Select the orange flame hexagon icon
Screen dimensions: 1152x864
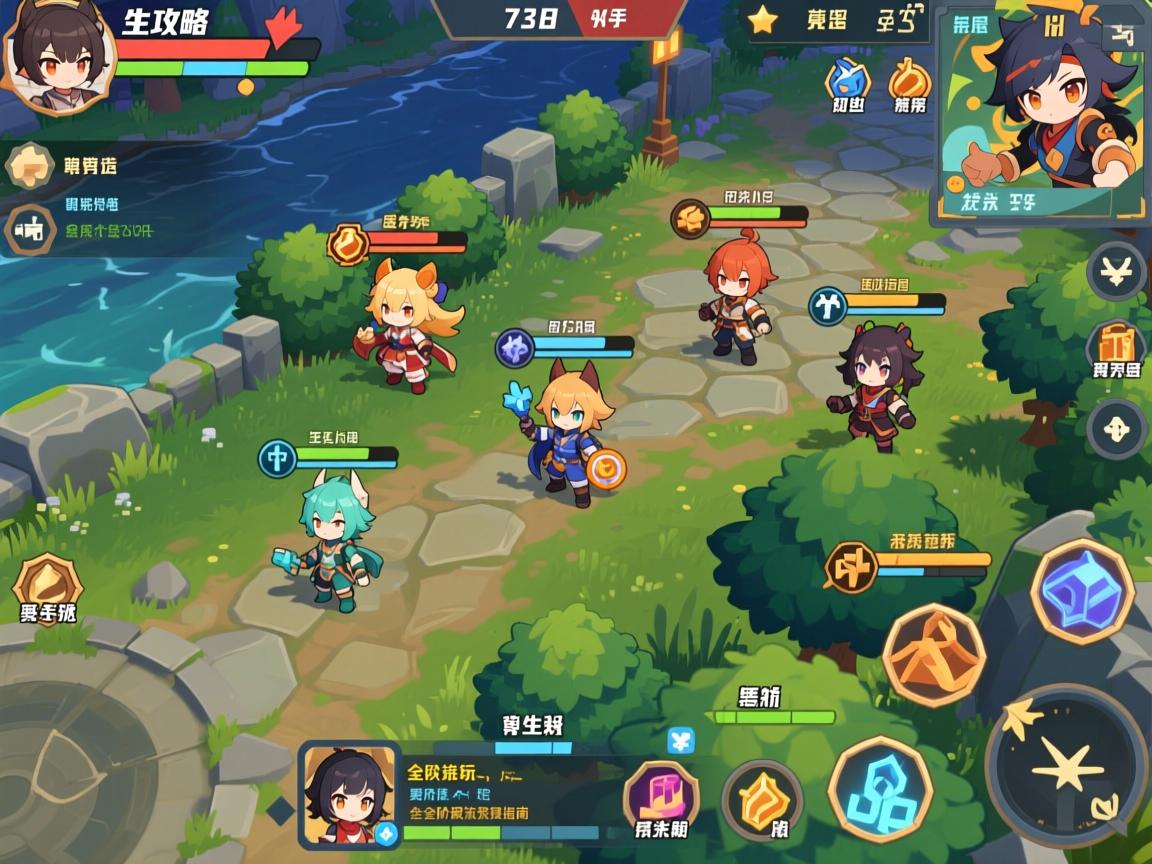[909, 80]
